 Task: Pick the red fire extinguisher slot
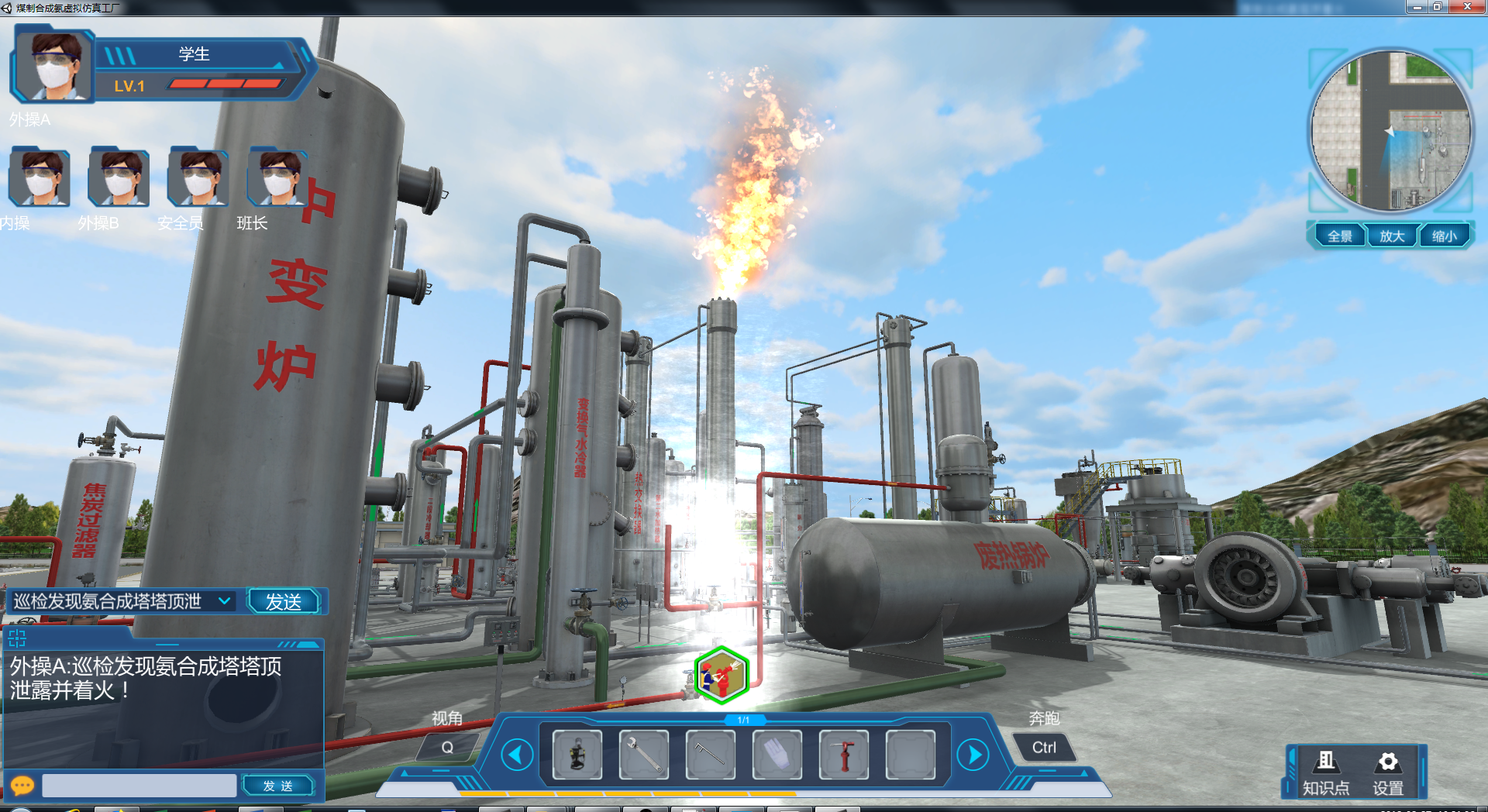coord(844,754)
